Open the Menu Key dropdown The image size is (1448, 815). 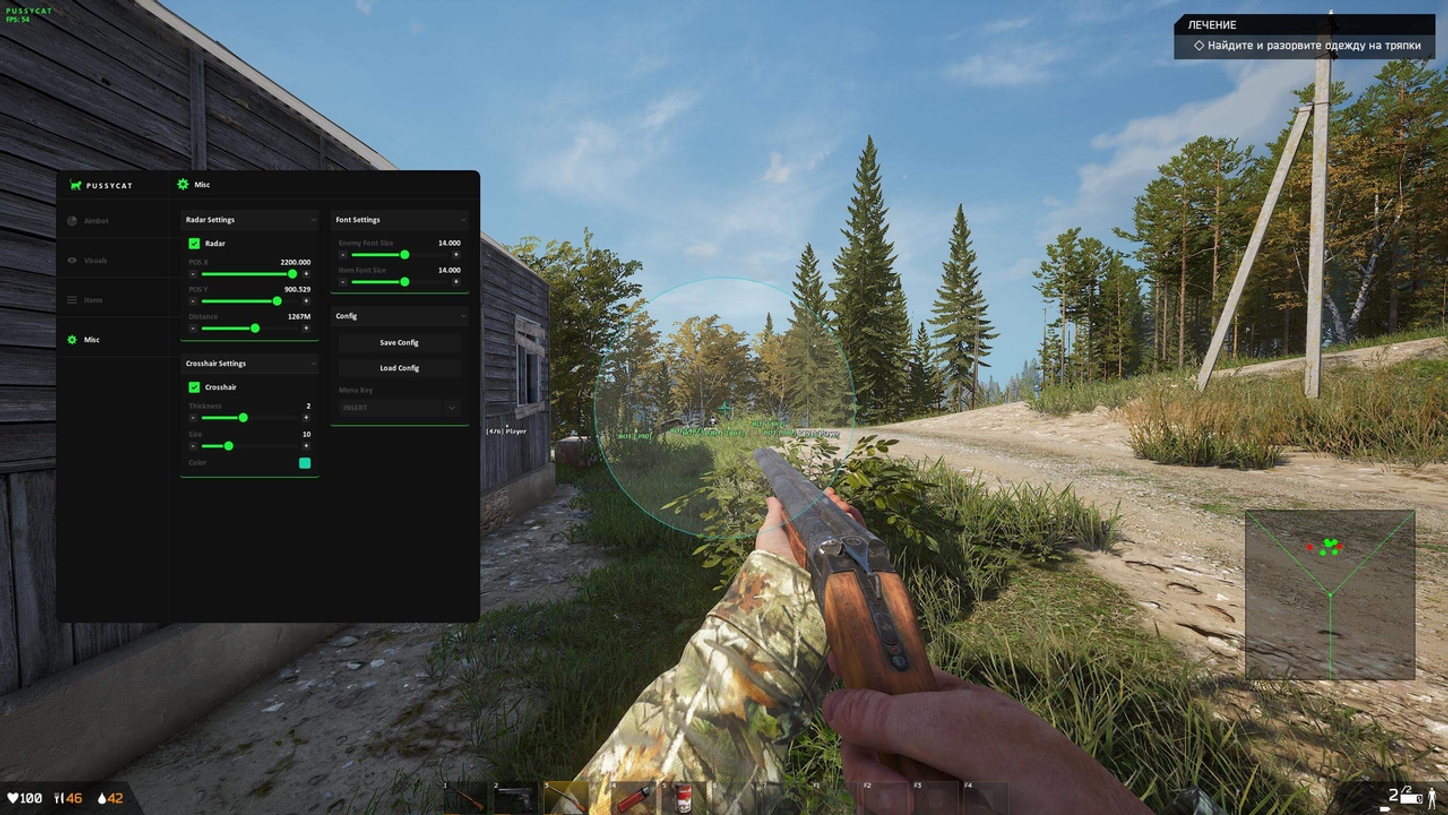click(399, 408)
